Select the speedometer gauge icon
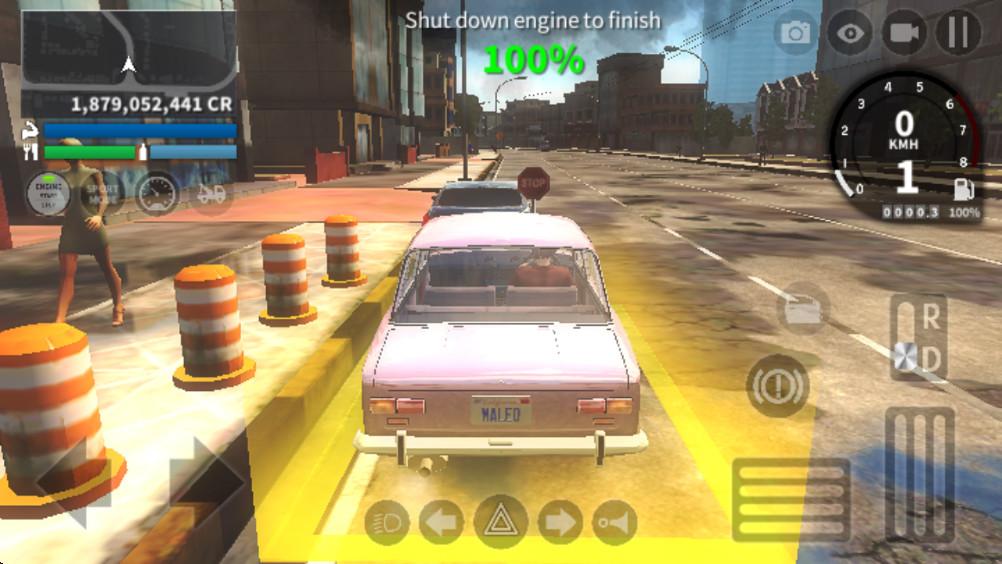 tap(157, 194)
